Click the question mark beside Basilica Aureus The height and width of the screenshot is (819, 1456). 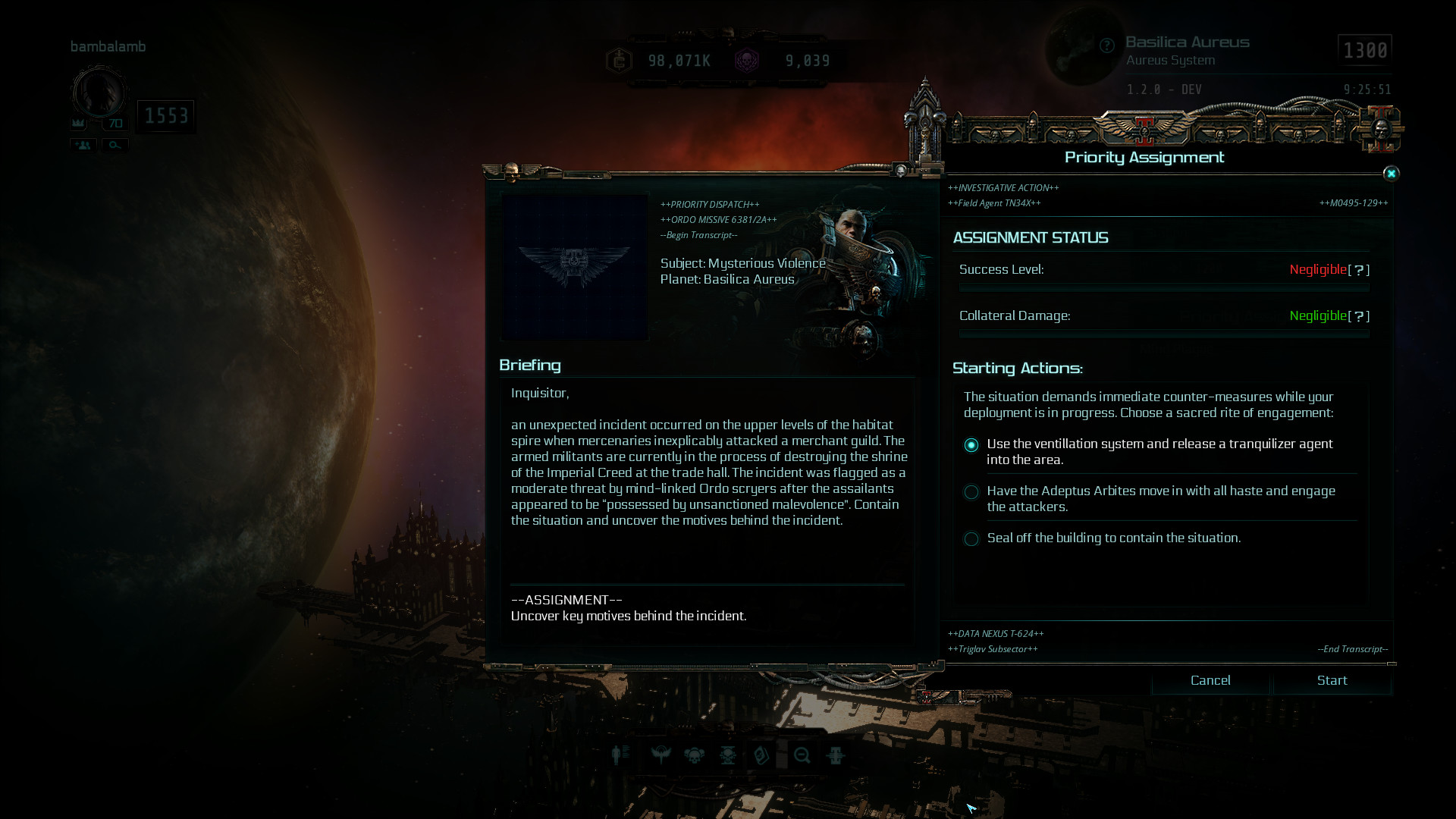pyautogui.click(x=1106, y=45)
